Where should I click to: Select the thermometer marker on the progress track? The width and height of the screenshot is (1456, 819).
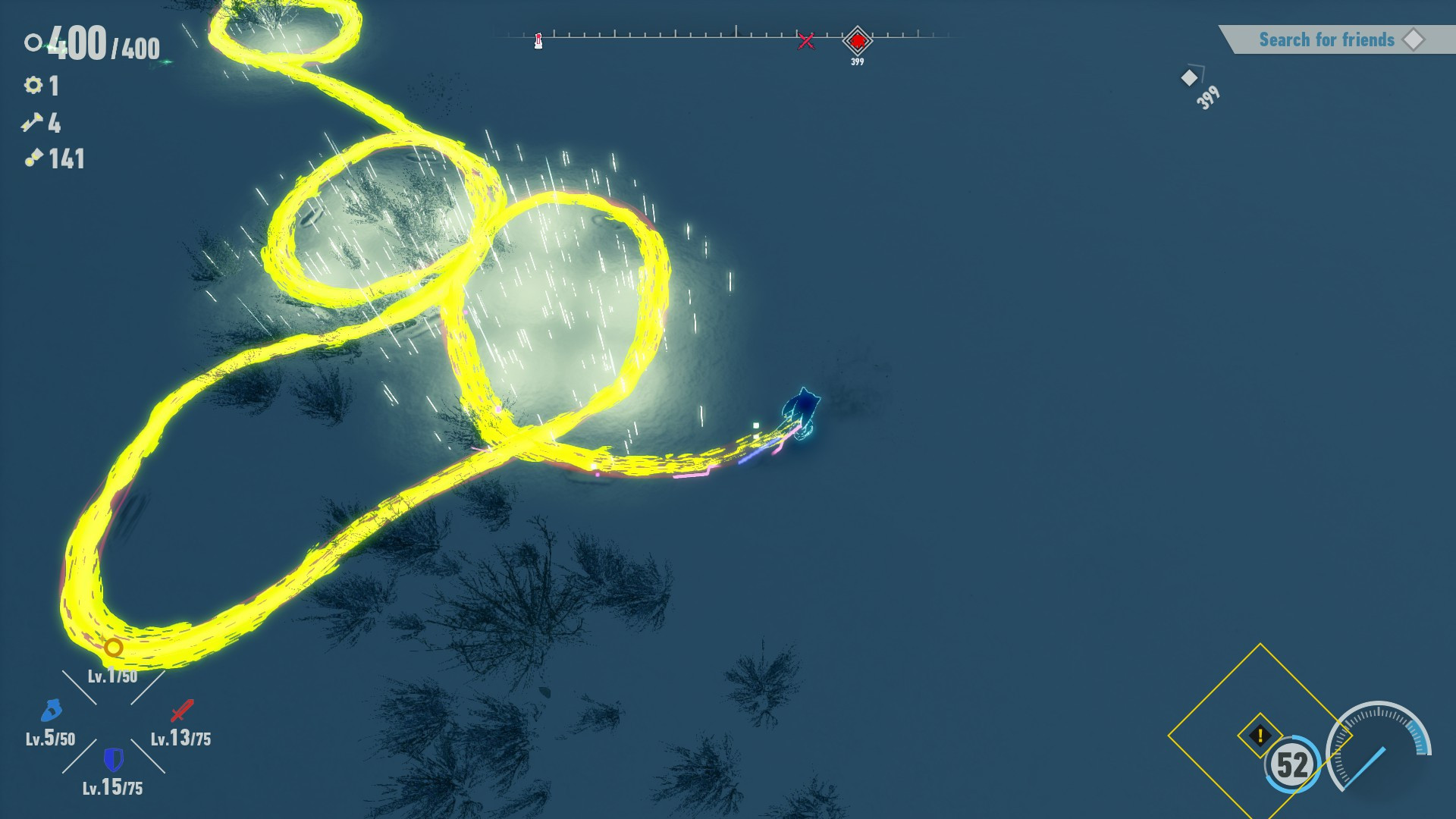(538, 39)
